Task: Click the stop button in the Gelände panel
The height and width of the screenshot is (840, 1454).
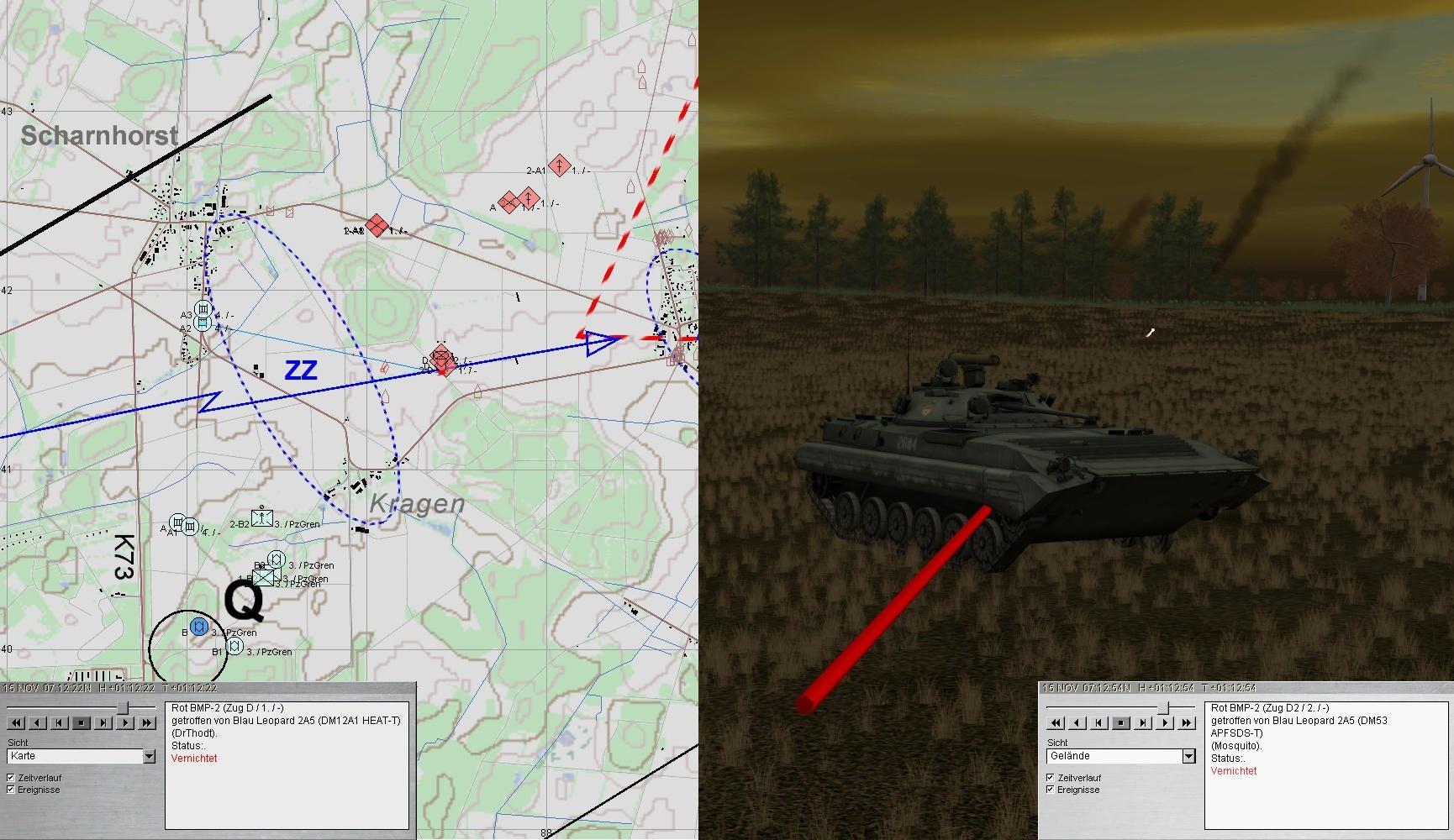Action: 1121,722
